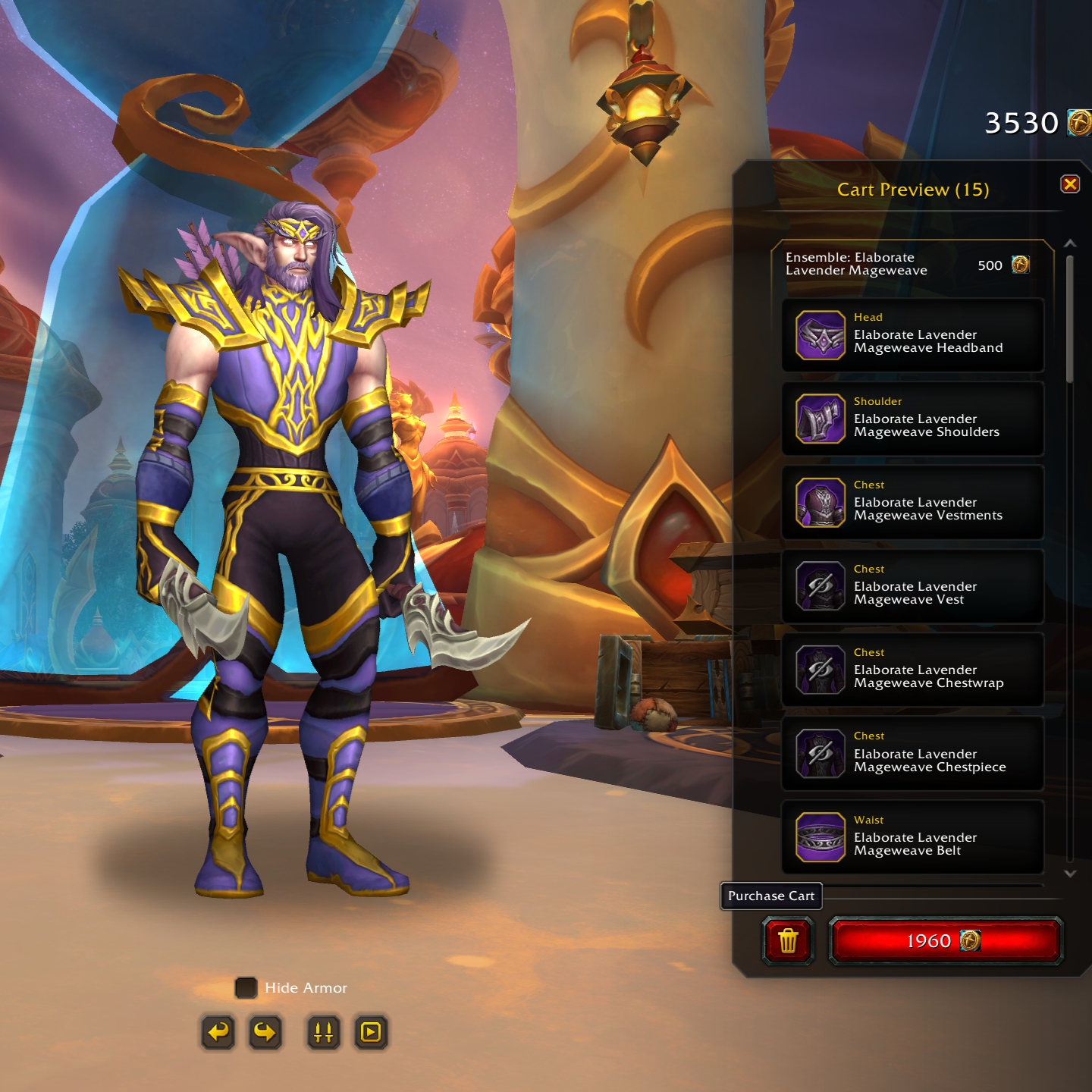Click the play animation button
Screen dimensions: 1092x1092
371,1032
